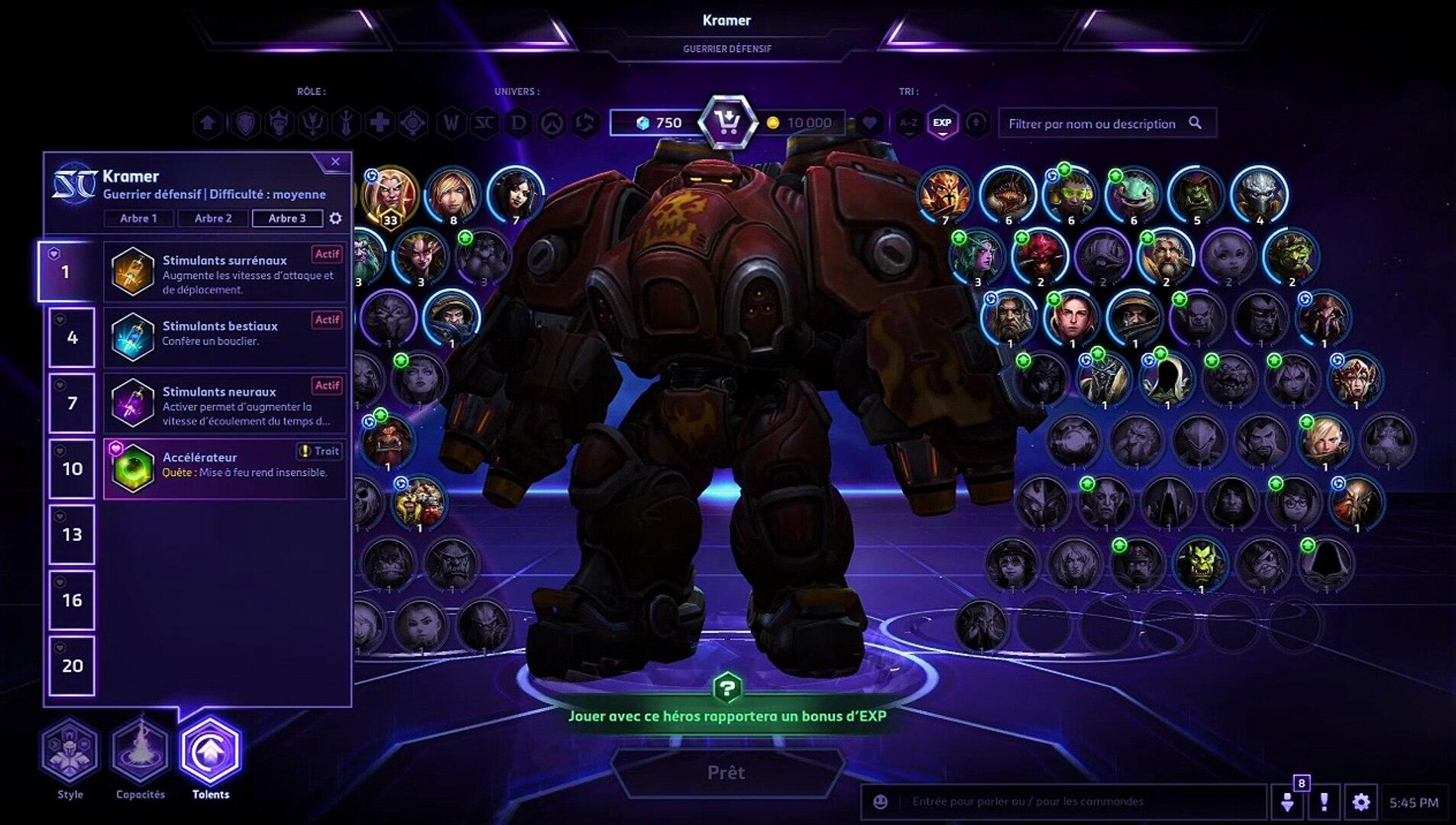
Task: Open the Style customization tab
Action: pyautogui.click(x=70, y=752)
